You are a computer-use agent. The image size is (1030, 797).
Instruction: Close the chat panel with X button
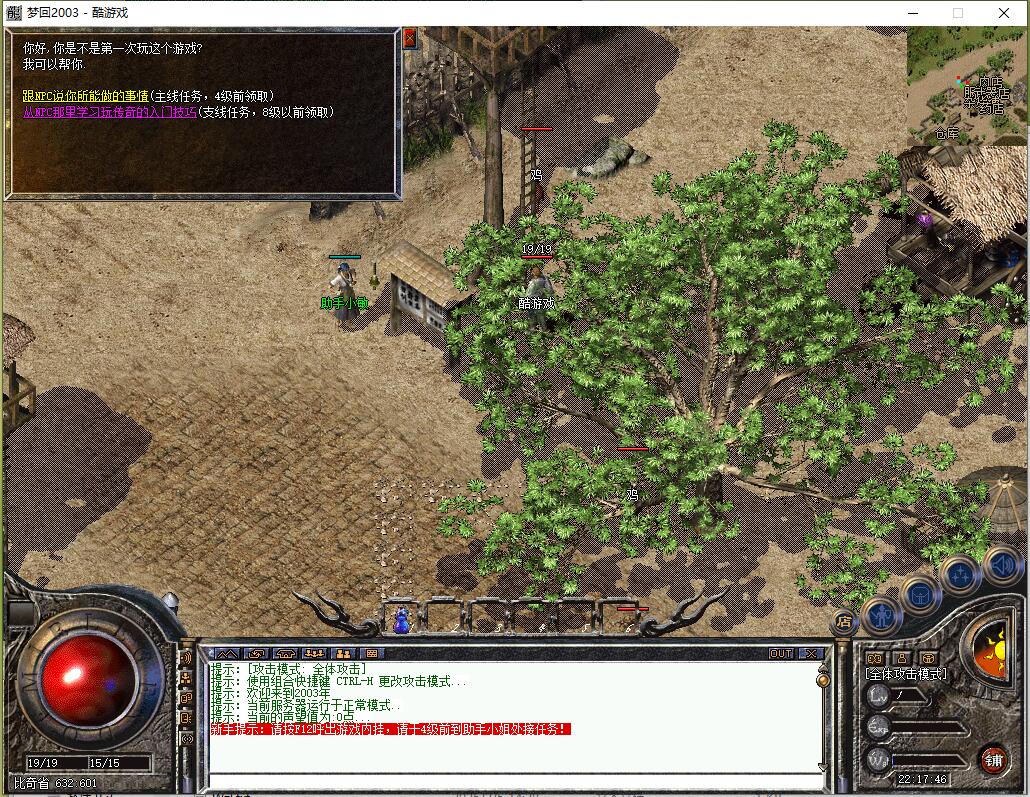[811, 654]
